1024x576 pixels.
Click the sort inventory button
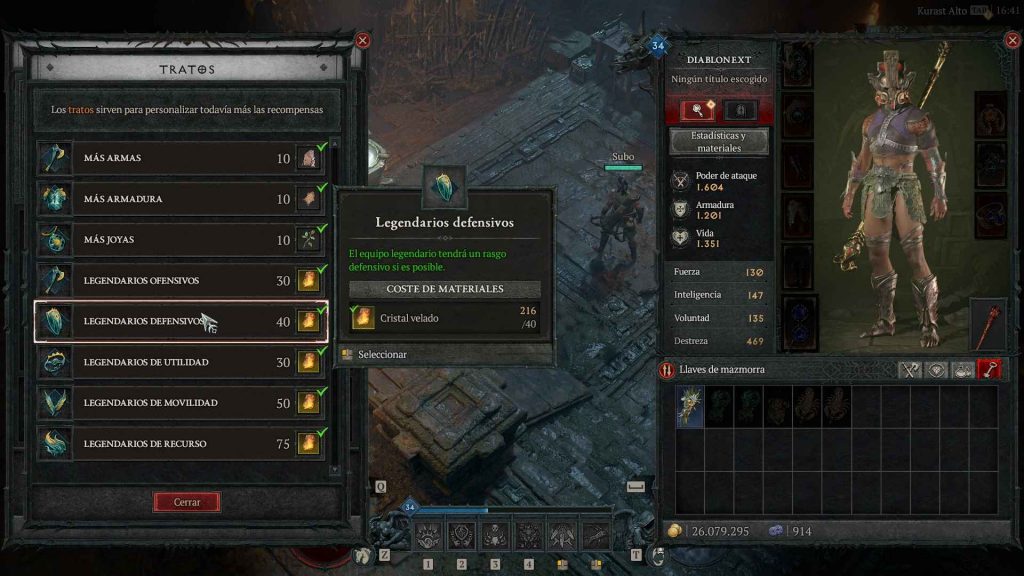pos(668,370)
